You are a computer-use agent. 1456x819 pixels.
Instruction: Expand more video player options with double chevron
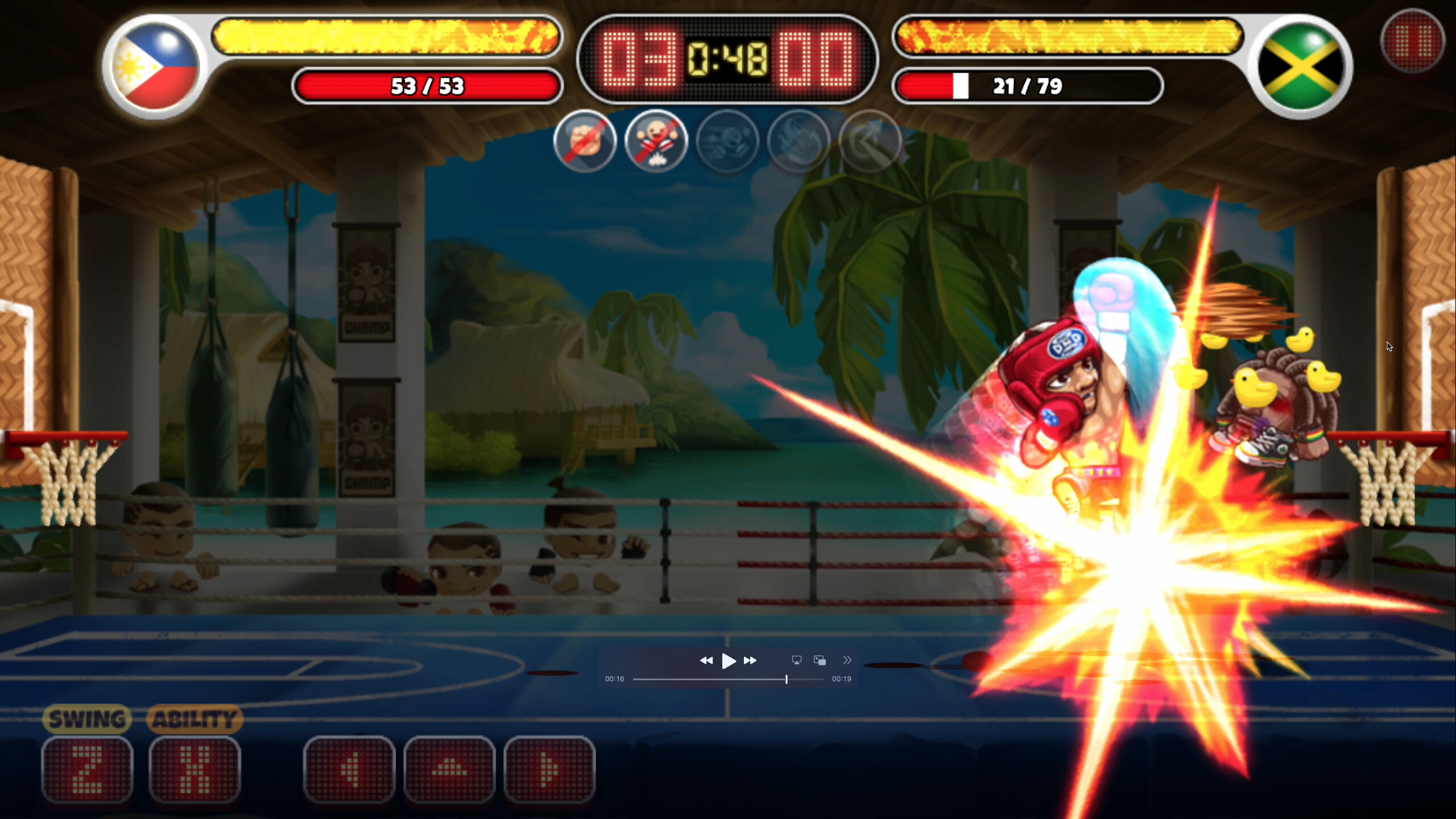847,660
